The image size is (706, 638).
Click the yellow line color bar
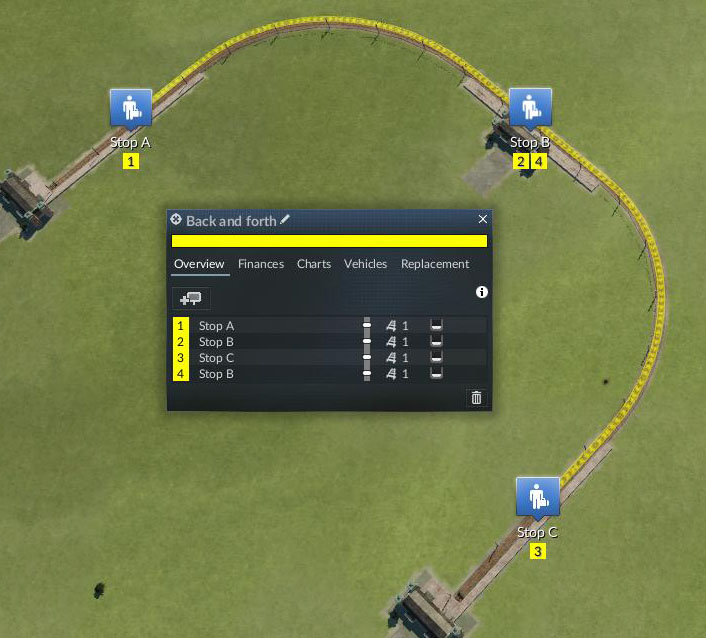329,241
